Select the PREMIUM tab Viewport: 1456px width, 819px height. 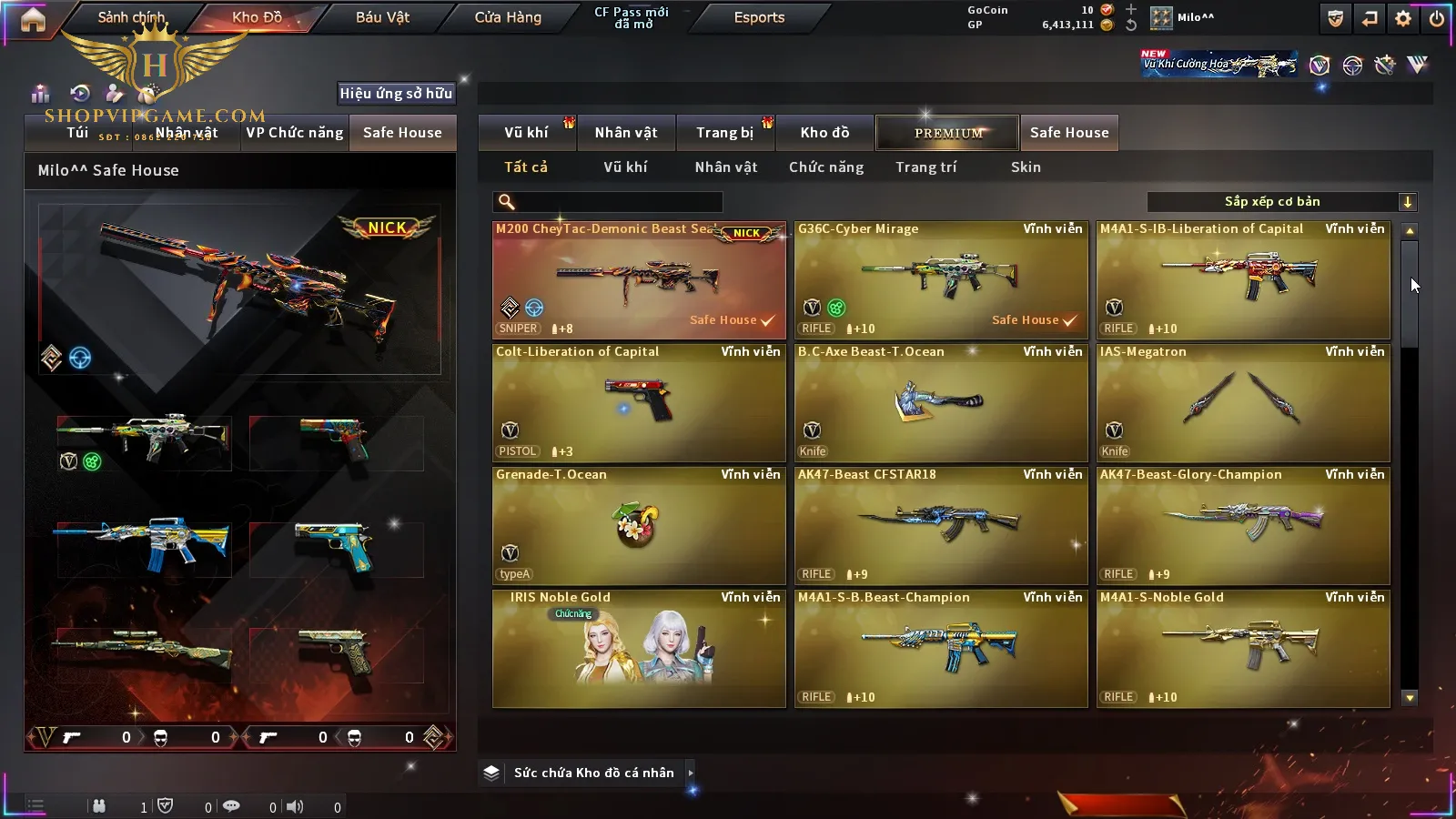click(x=948, y=133)
